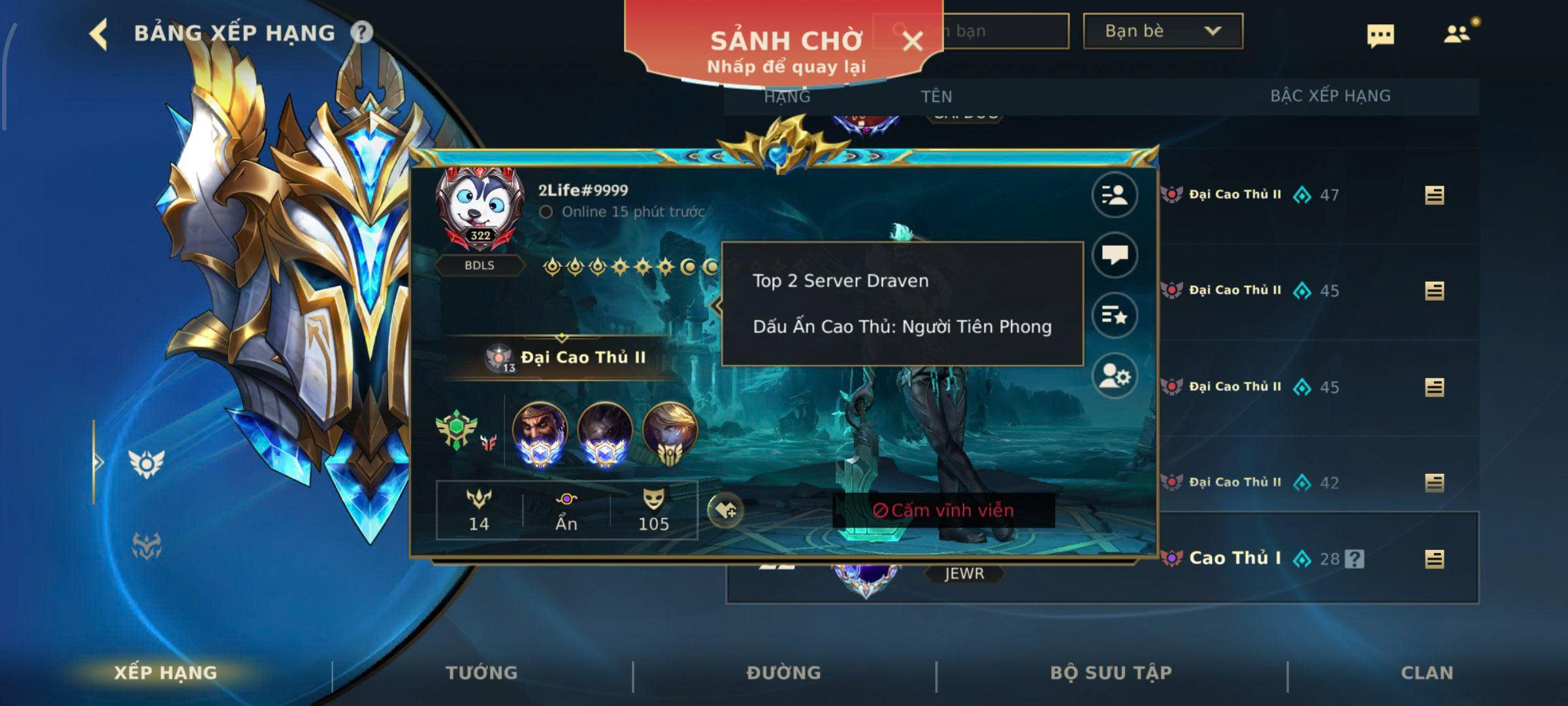Click the starred list button on profile card

tap(1115, 316)
